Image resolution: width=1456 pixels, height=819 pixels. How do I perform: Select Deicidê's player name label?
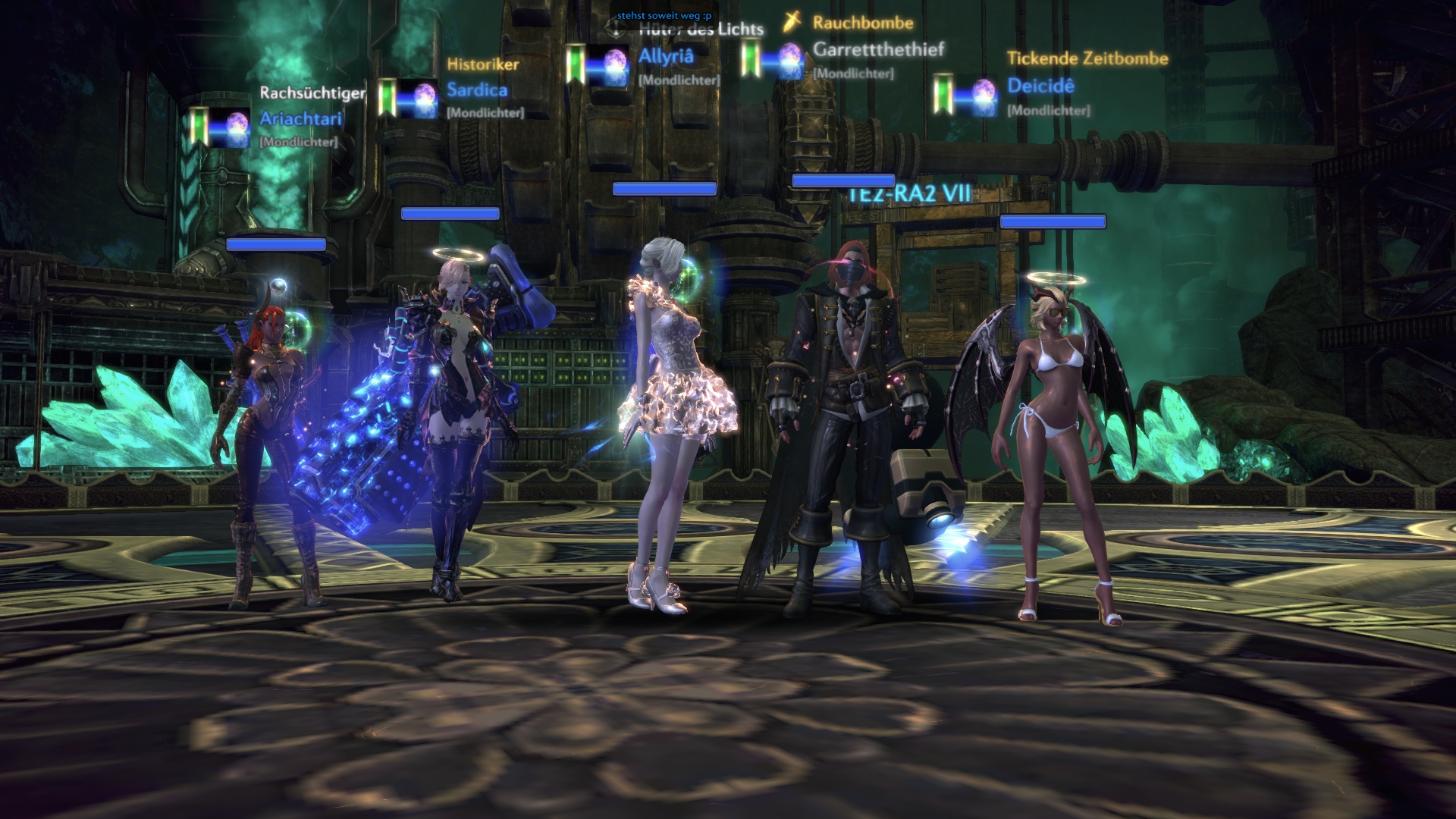click(1040, 86)
